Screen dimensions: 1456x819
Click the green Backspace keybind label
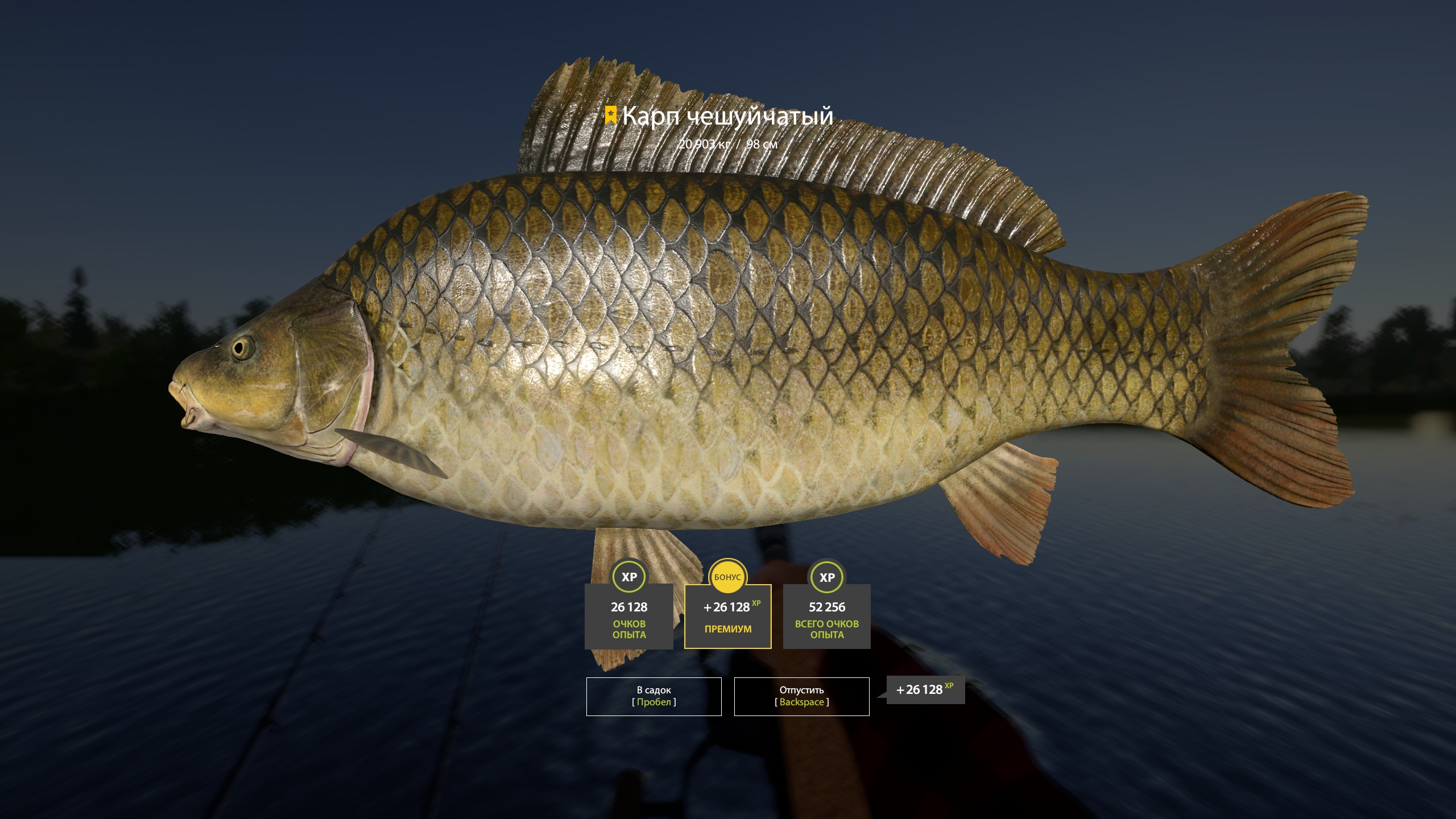(x=801, y=702)
